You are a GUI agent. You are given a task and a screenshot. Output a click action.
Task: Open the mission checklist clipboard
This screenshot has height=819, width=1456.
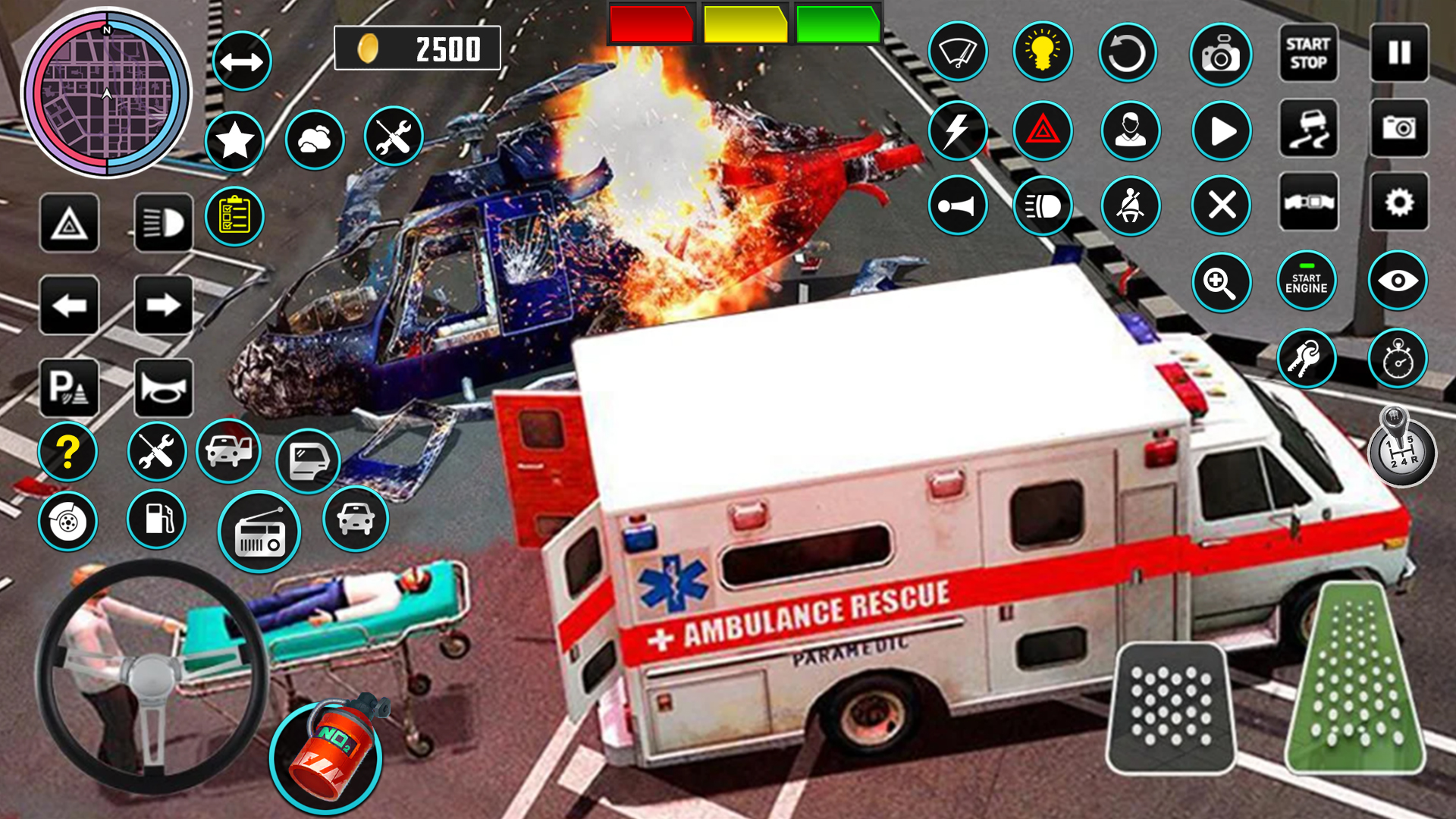click(x=235, y=217)
